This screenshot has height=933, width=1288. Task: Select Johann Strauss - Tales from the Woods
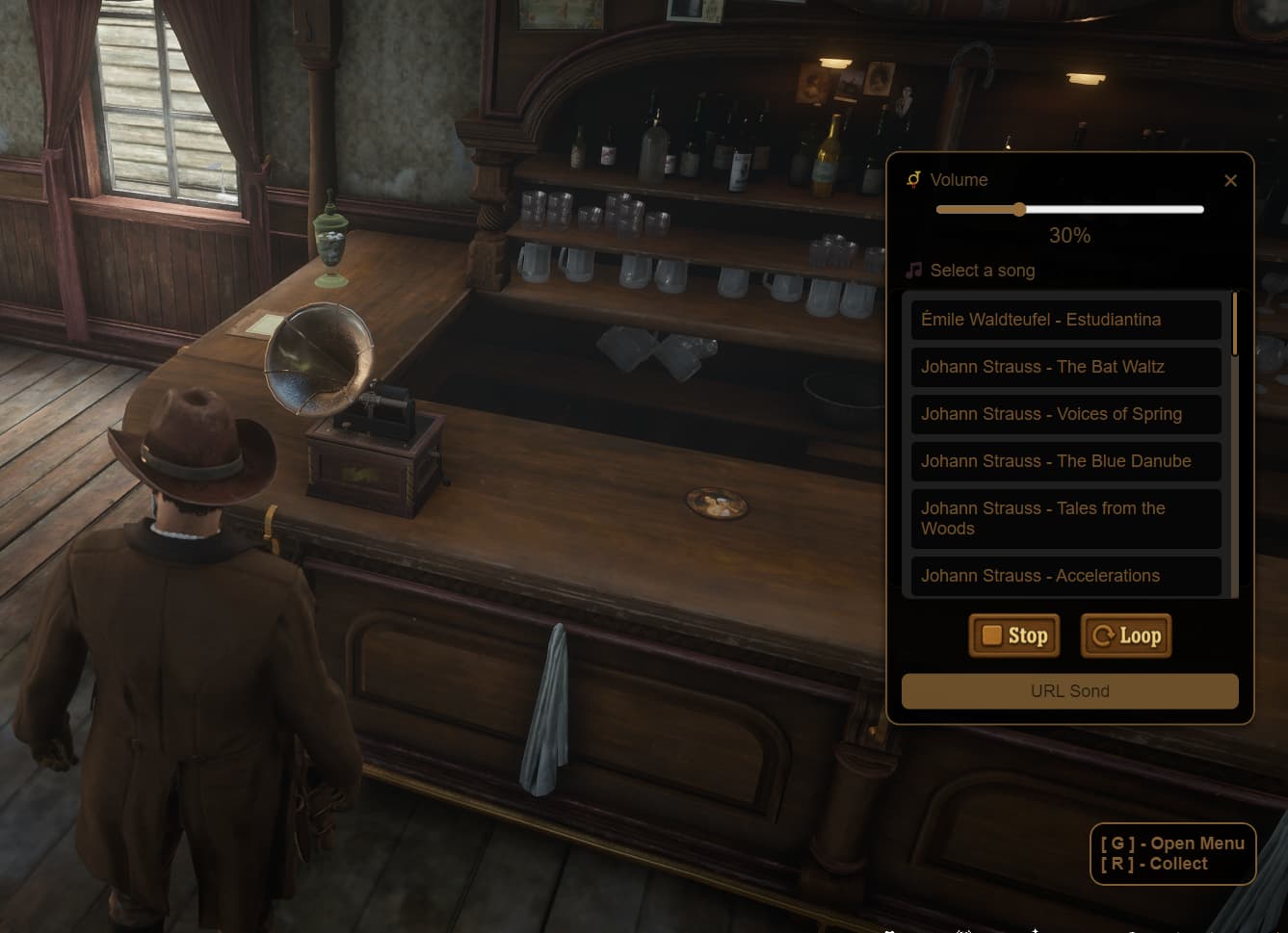[x=1065, y=518]
